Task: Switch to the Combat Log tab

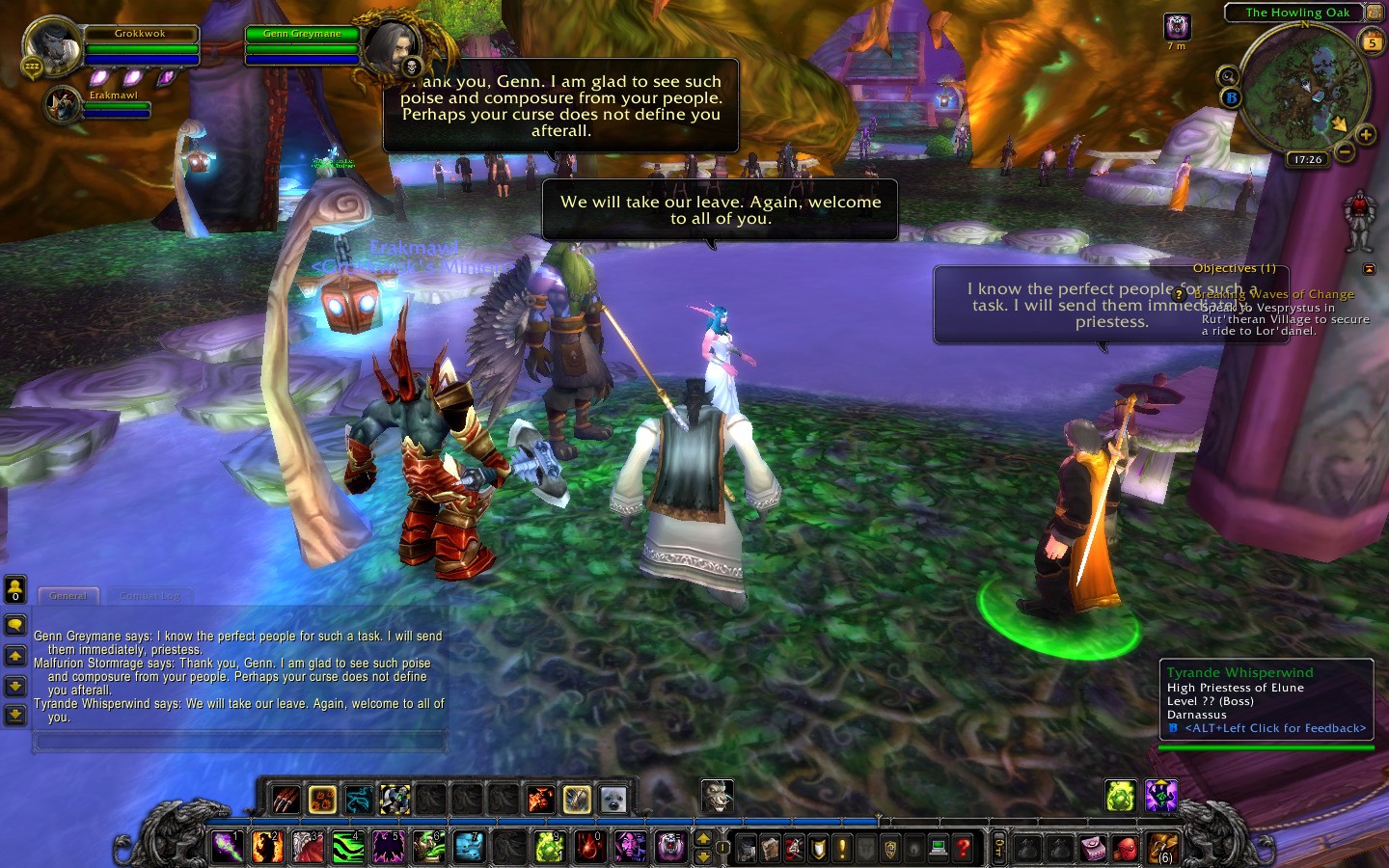Action: 150,596
